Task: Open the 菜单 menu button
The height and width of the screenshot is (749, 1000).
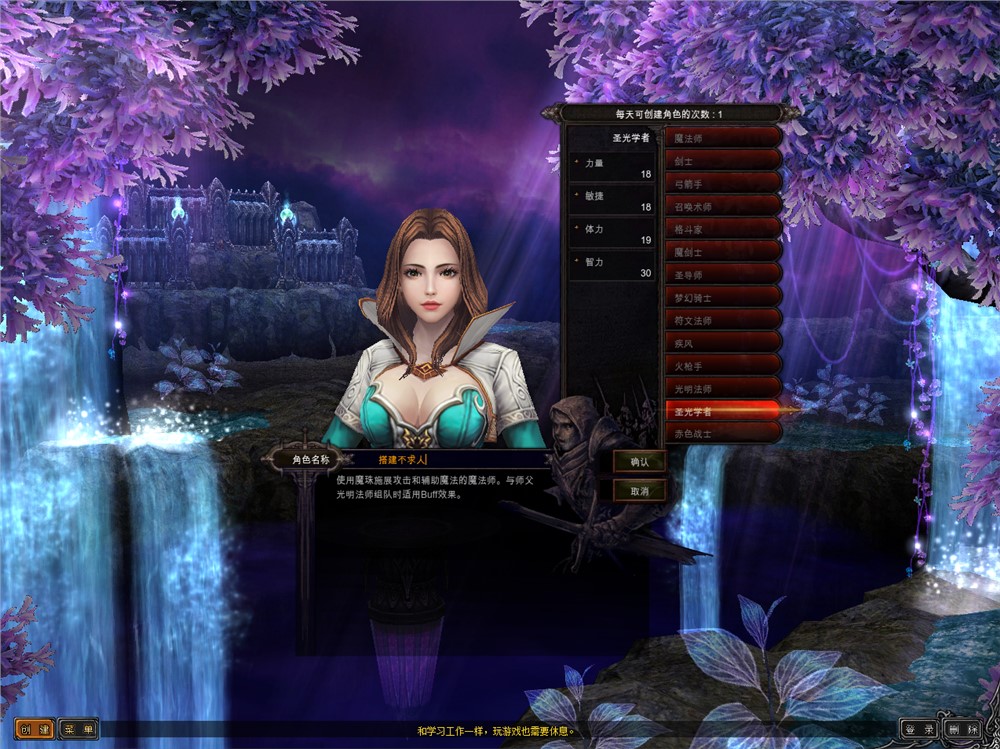Action: [78, 729]
